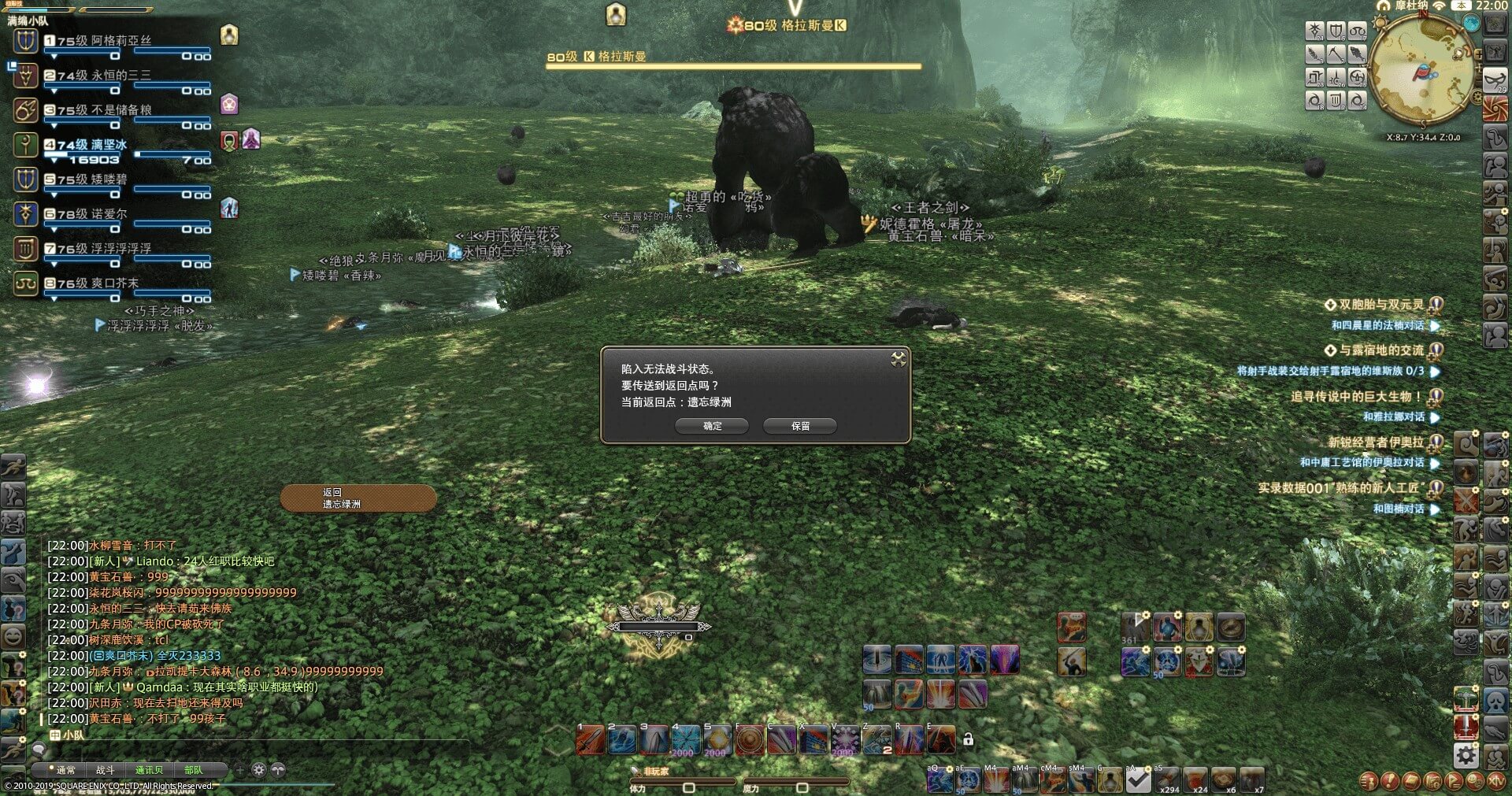
Task: Switch to the 部队 chat tab
Action: [193, 770]
